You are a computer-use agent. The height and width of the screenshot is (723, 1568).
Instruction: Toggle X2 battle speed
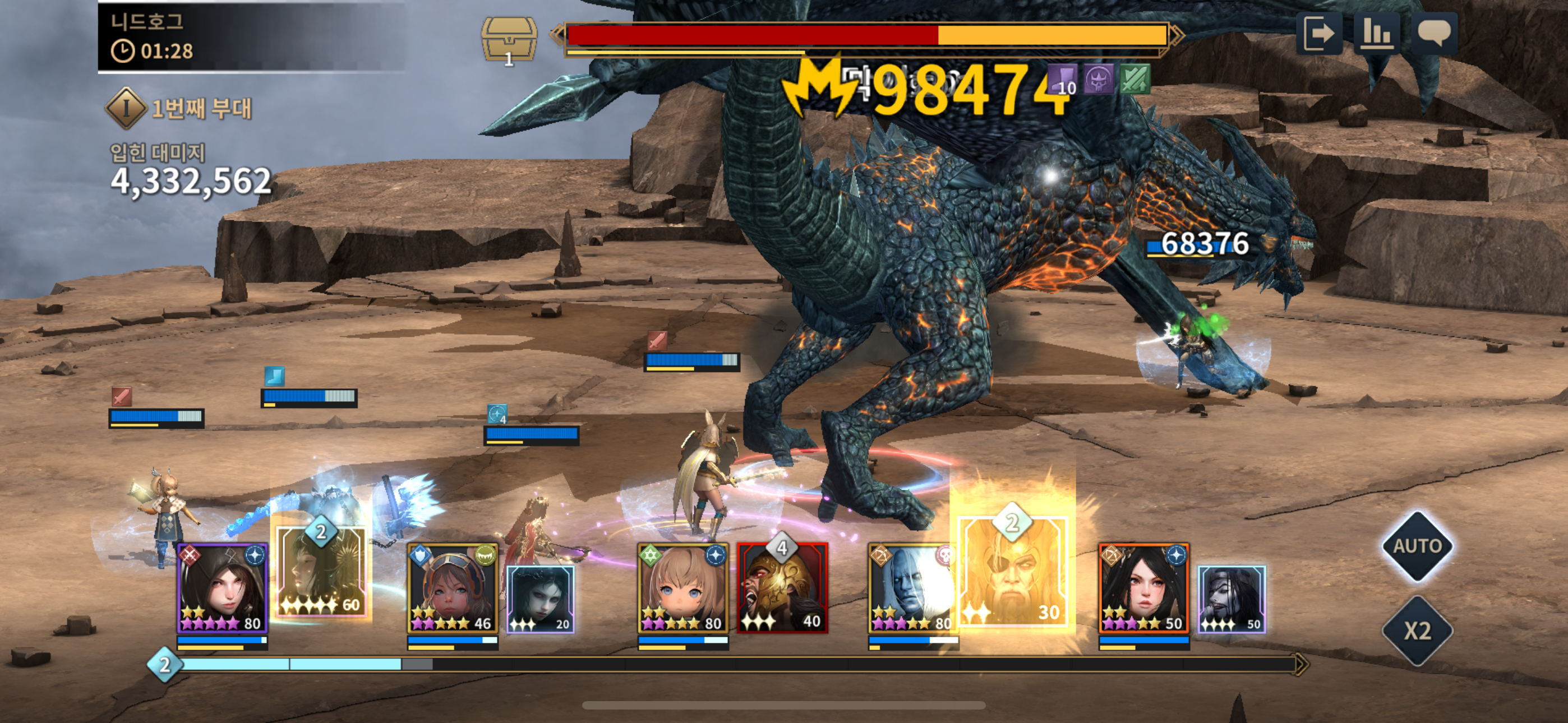point(1417,631)
